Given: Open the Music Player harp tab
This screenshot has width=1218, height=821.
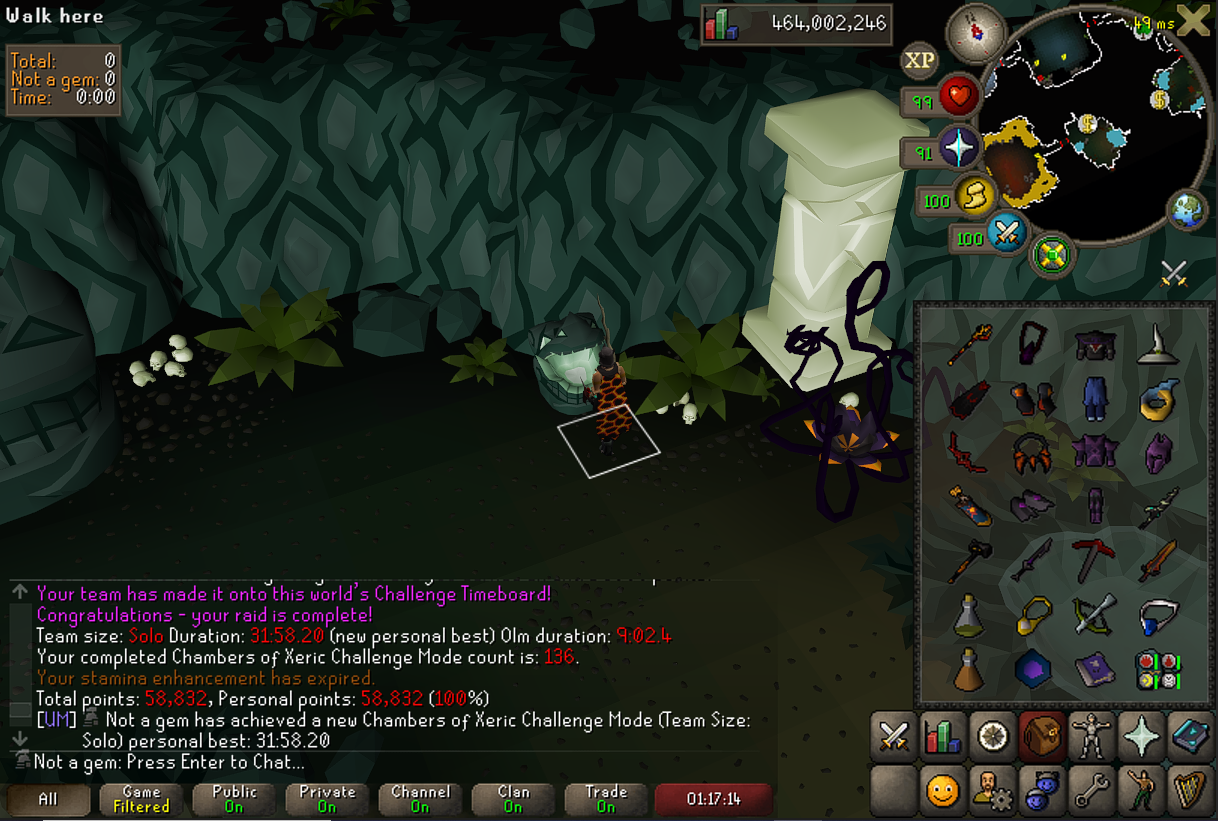Looking at the screenshot, I should pos(1188,790).
